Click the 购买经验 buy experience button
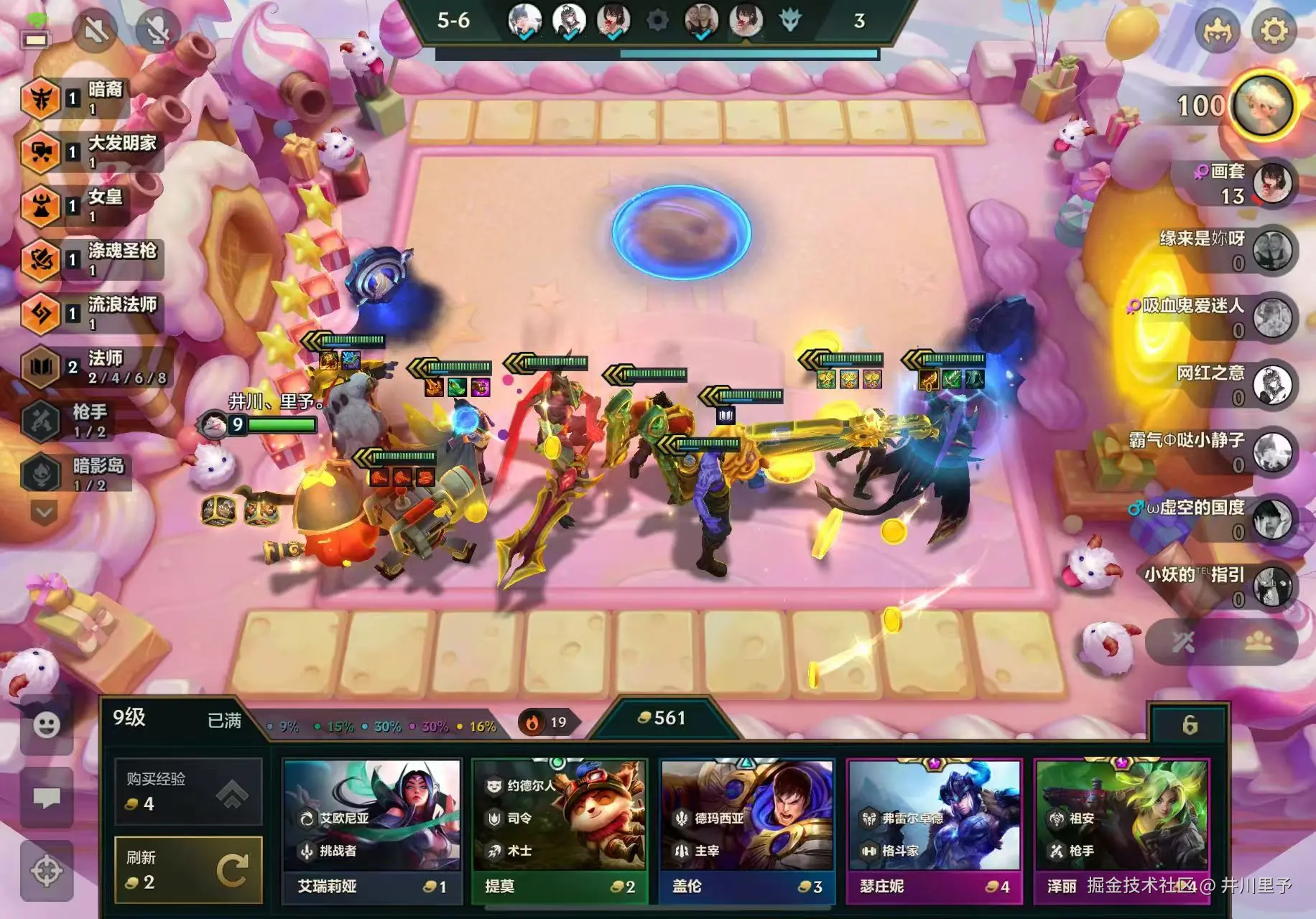The width and height of the screenshot is (1316, 919). [188, 792]
